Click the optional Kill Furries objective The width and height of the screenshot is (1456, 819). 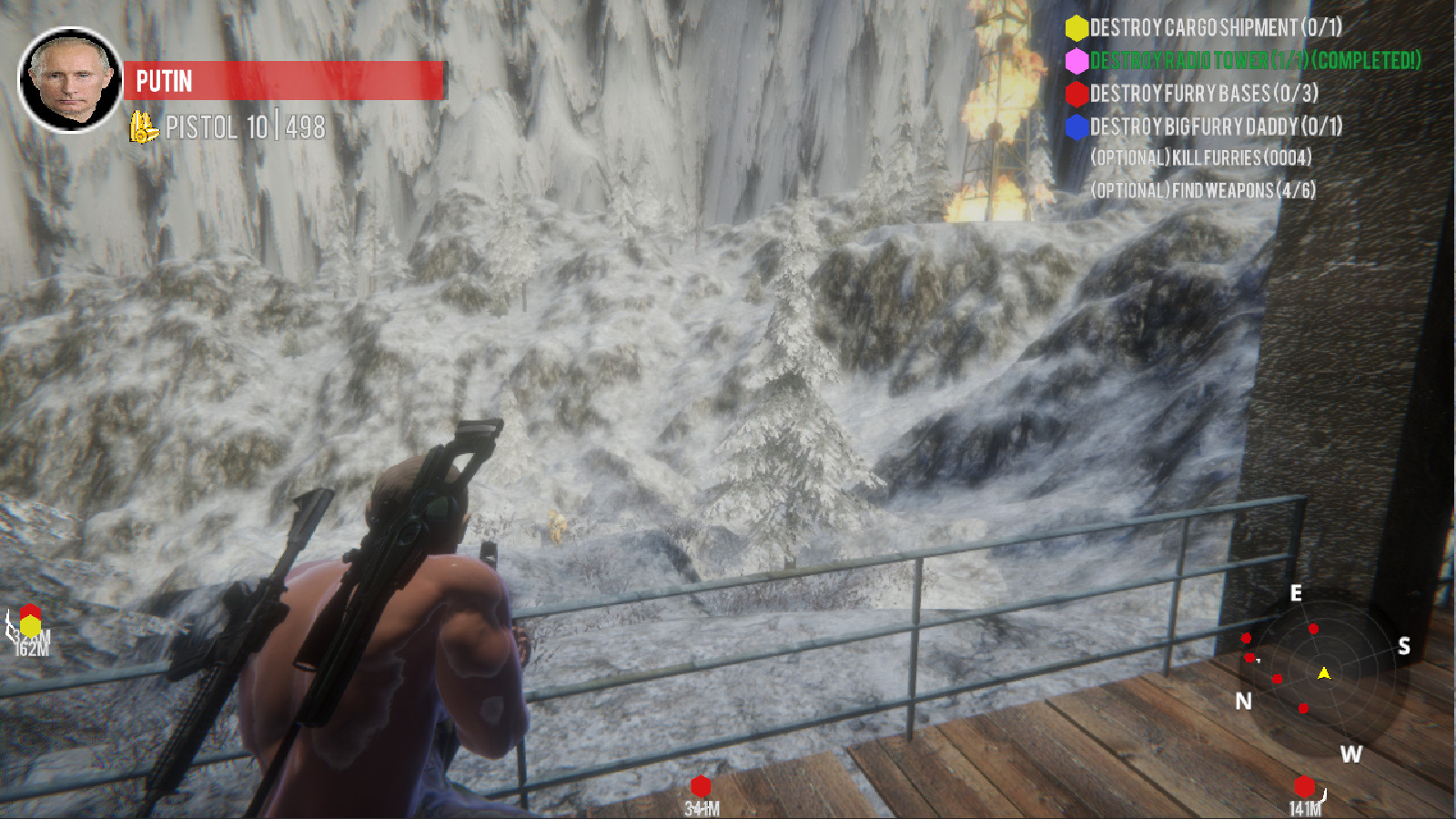(x=1201, y=158)
